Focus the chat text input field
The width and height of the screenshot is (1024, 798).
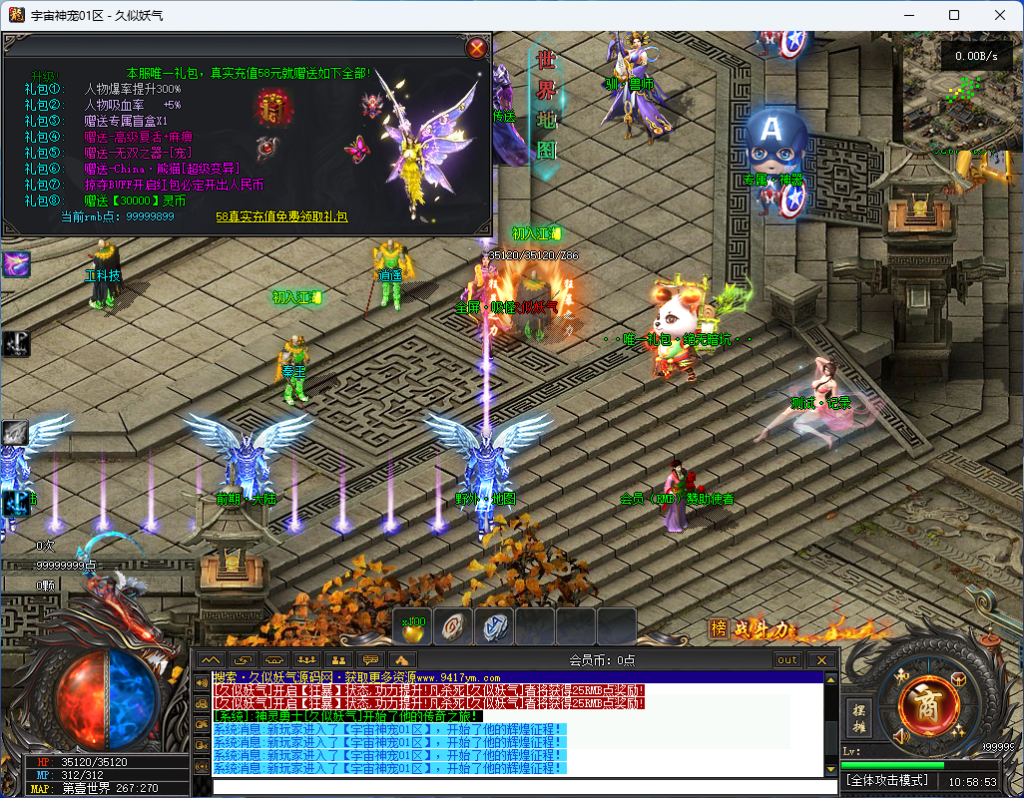pos(520,786)
